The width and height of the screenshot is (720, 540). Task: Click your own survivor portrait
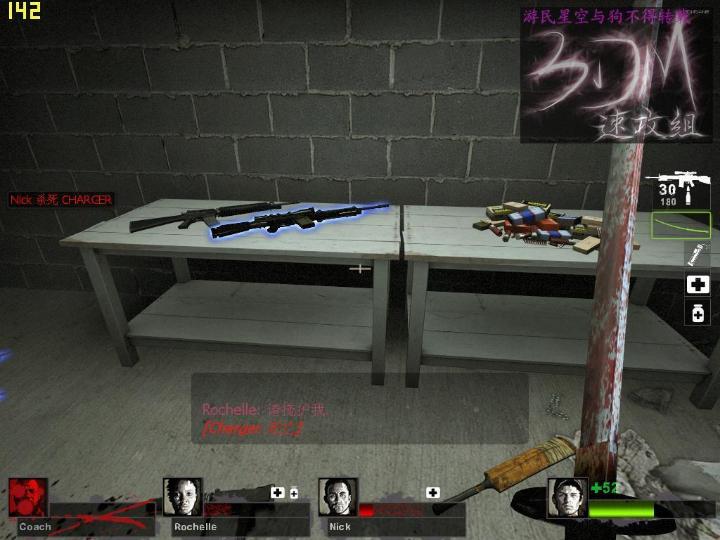[567, 497]
